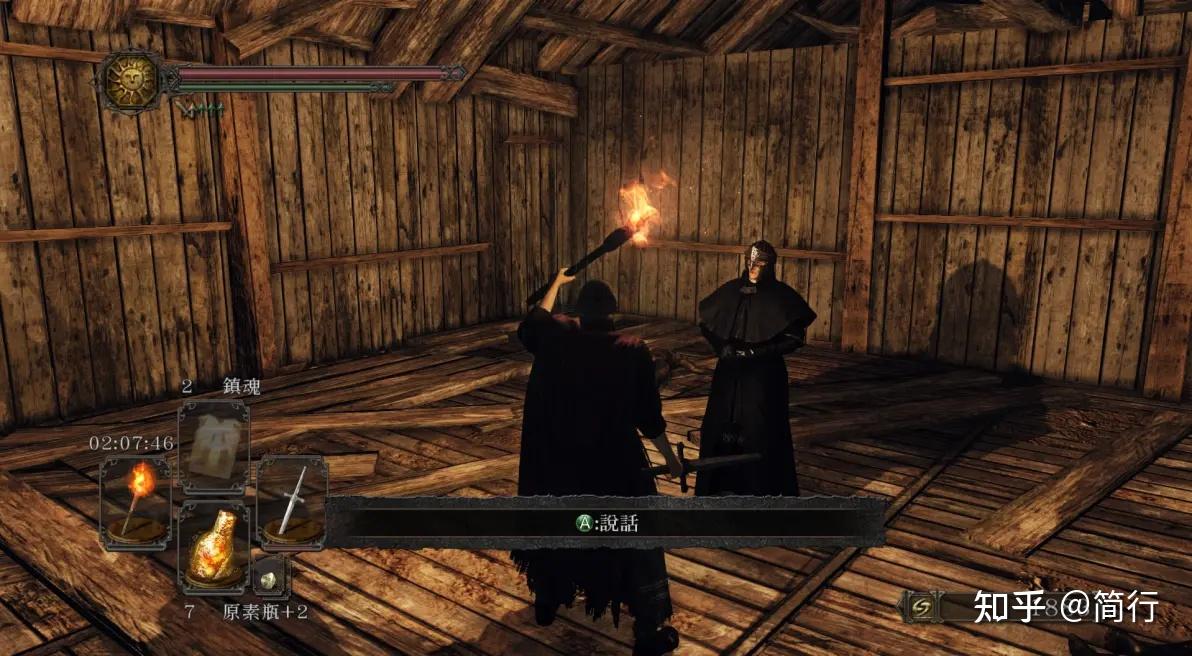Select the 鎮魂 spell slot
This screenshot has height=656, width=1192.
pos(213,445)
